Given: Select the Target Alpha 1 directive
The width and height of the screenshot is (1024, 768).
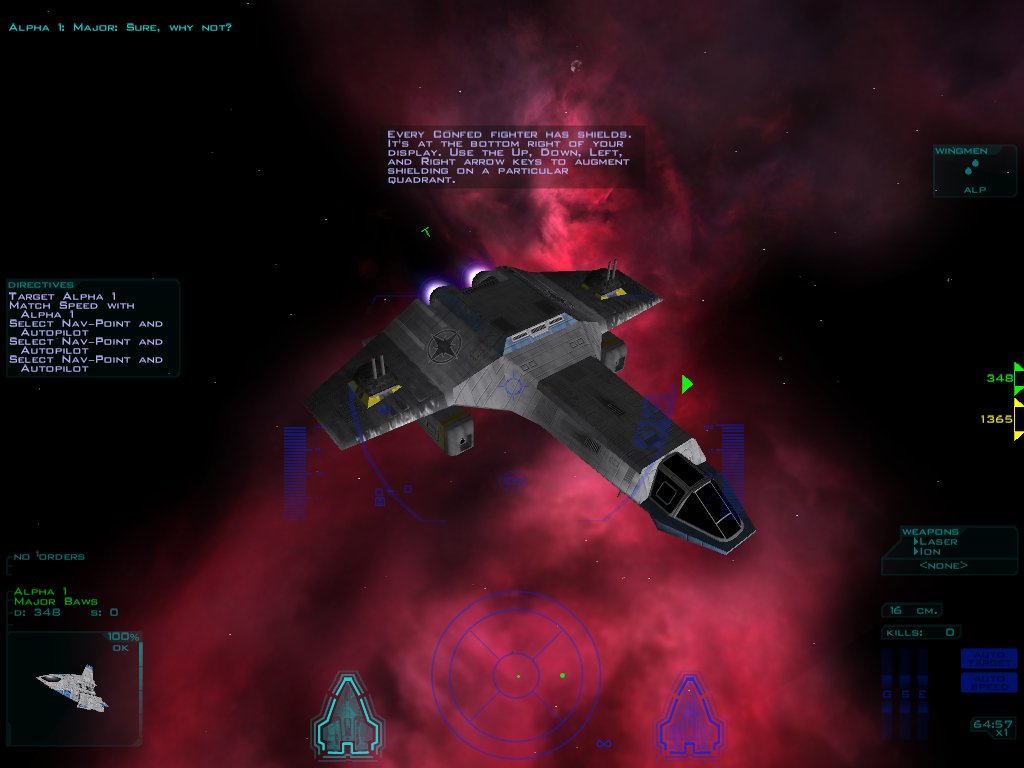Looking at the screenshot, I should coord(62,296).
